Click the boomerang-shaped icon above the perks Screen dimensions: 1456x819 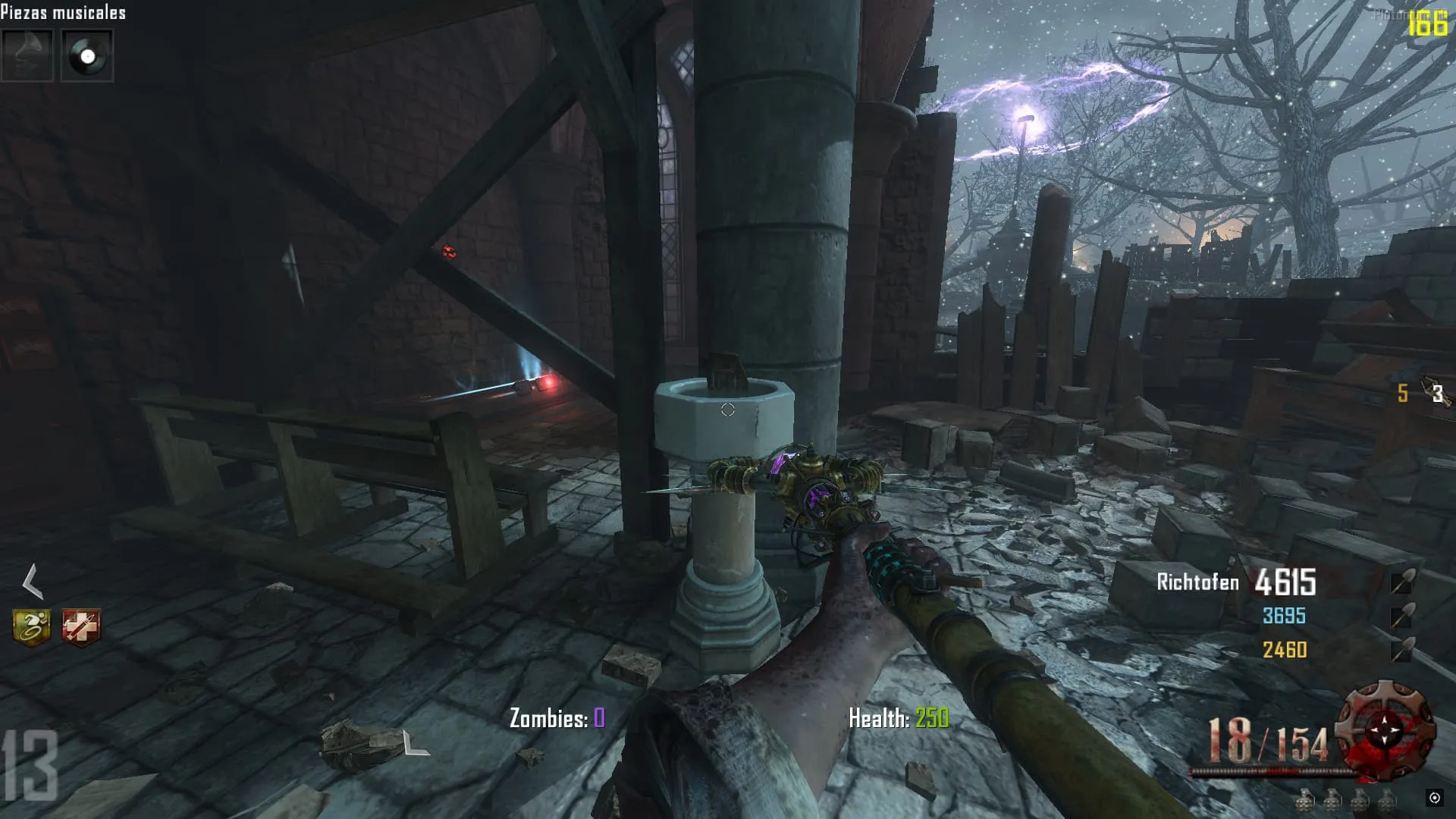[x=32, y=582]
